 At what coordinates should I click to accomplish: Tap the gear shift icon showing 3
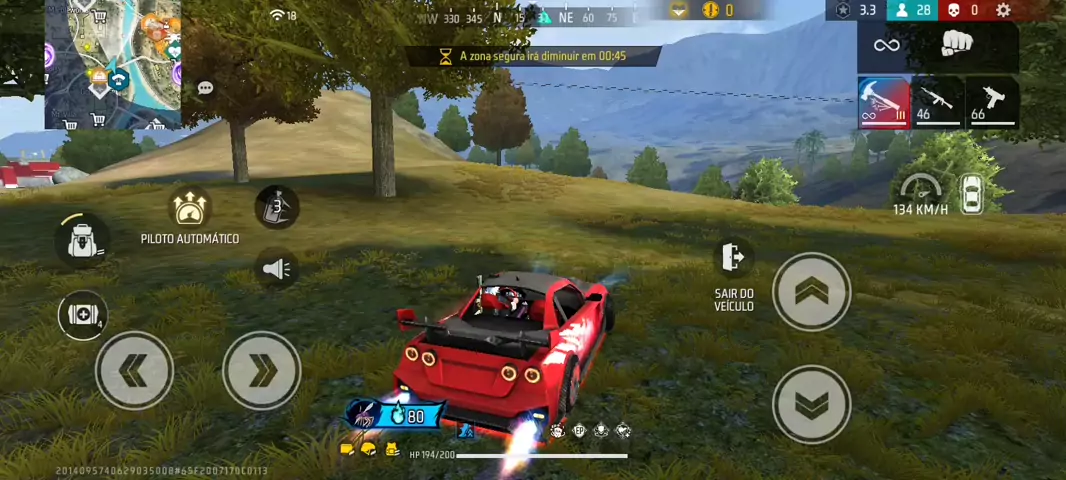point(277,207)
